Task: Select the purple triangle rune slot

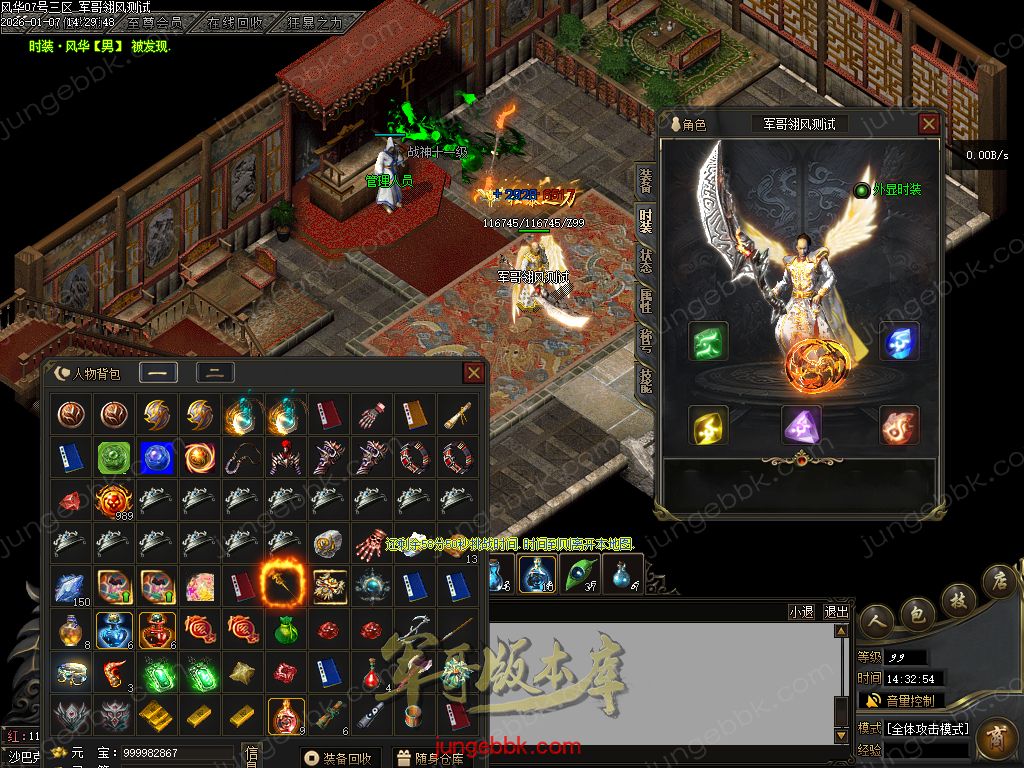Action: click(801, 426)
